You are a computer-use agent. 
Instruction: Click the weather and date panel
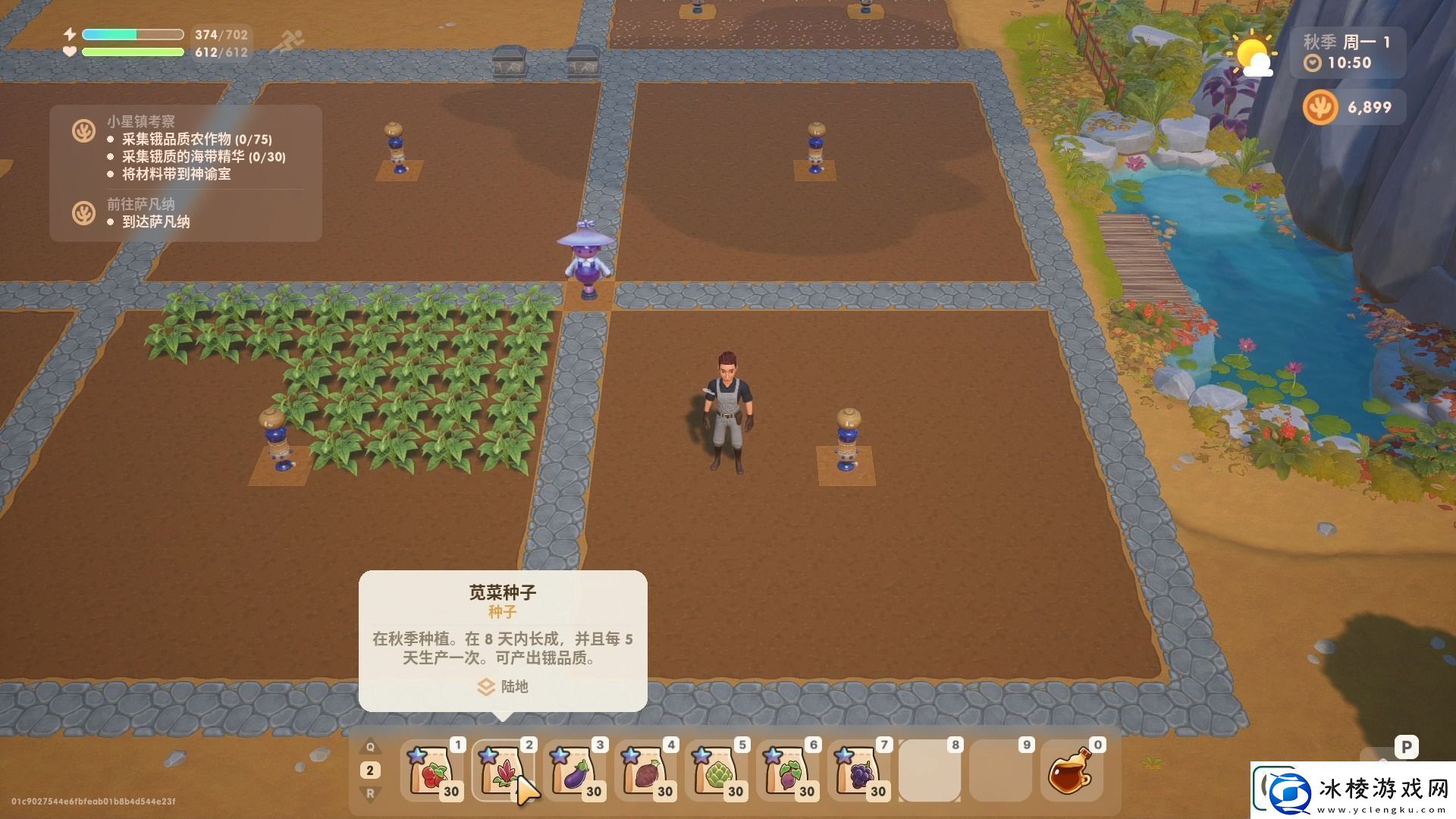click(1347, 52)
